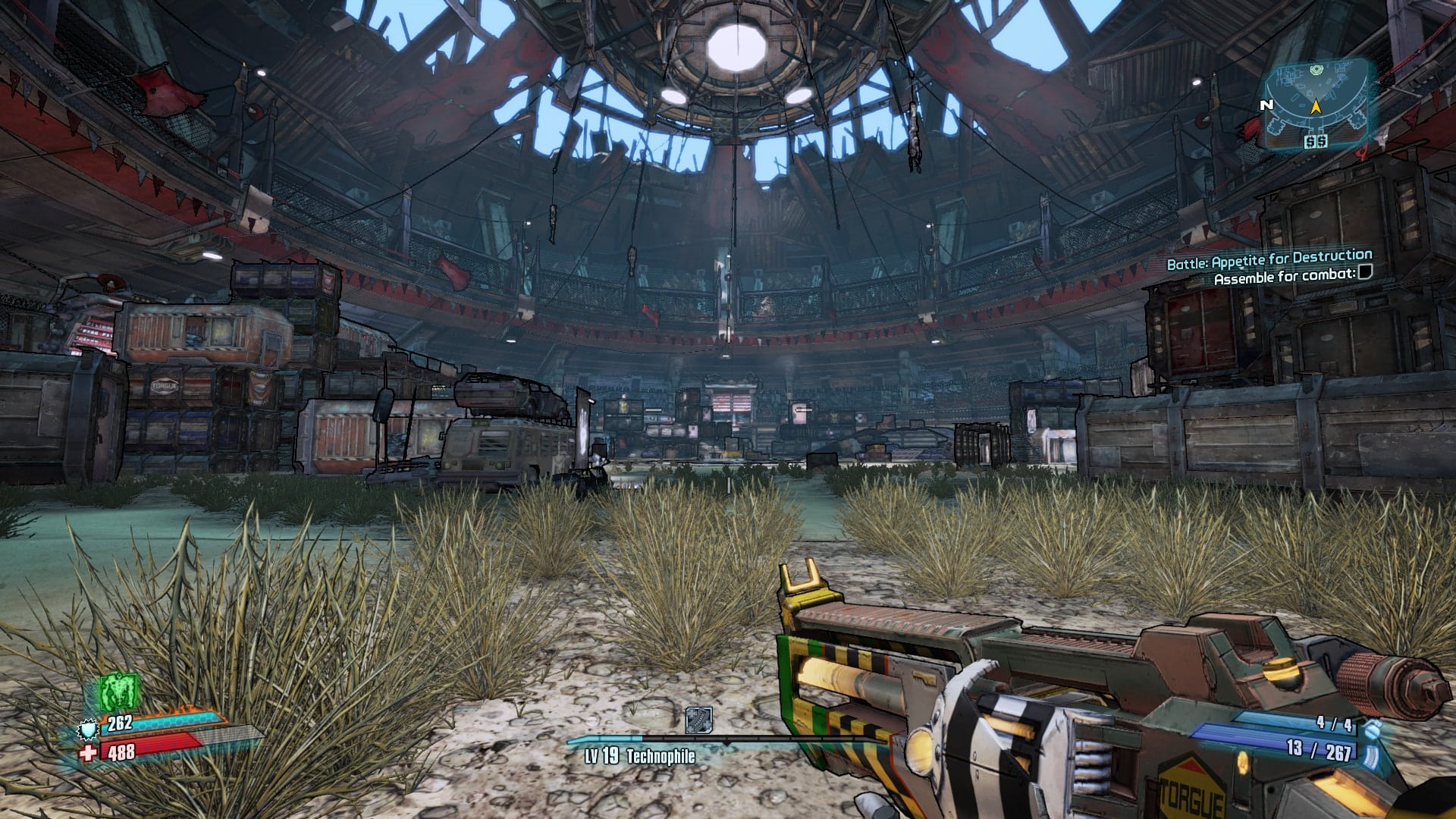1456x819 pixels.
Task: Select the icon above the experience bar
Action: (x=698, y=720)
